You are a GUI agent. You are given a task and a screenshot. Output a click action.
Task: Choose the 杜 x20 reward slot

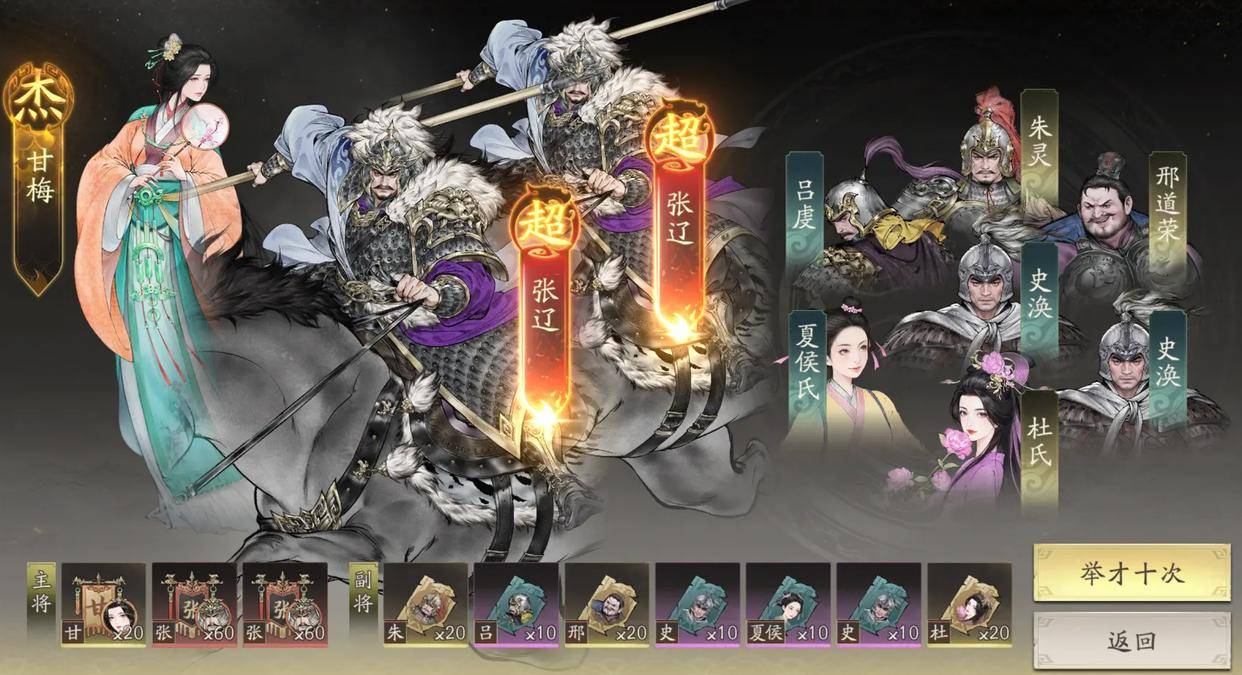[x=969, y=605]
